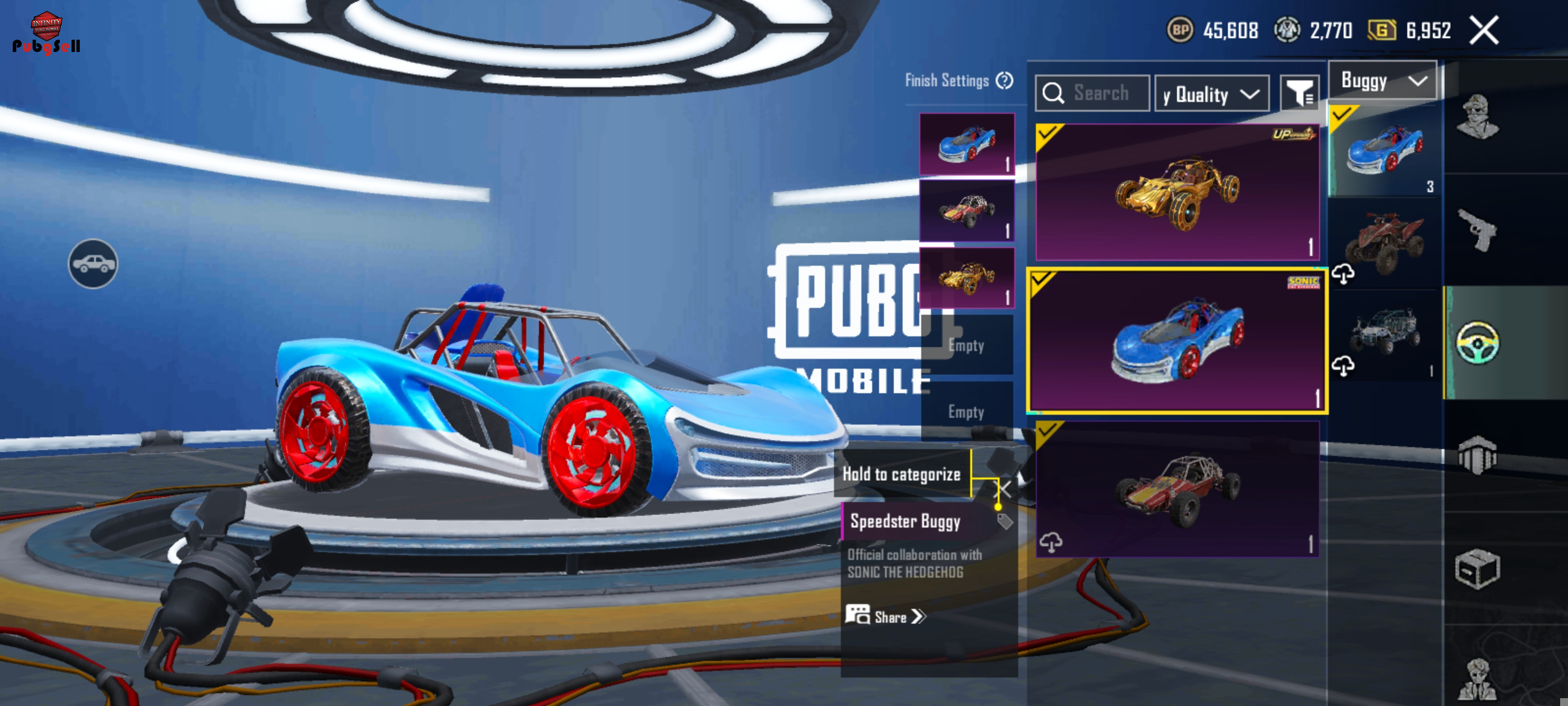The image size is (1568, 706).
Task: Share the Speedster Buggy
Action: point(886,616)
